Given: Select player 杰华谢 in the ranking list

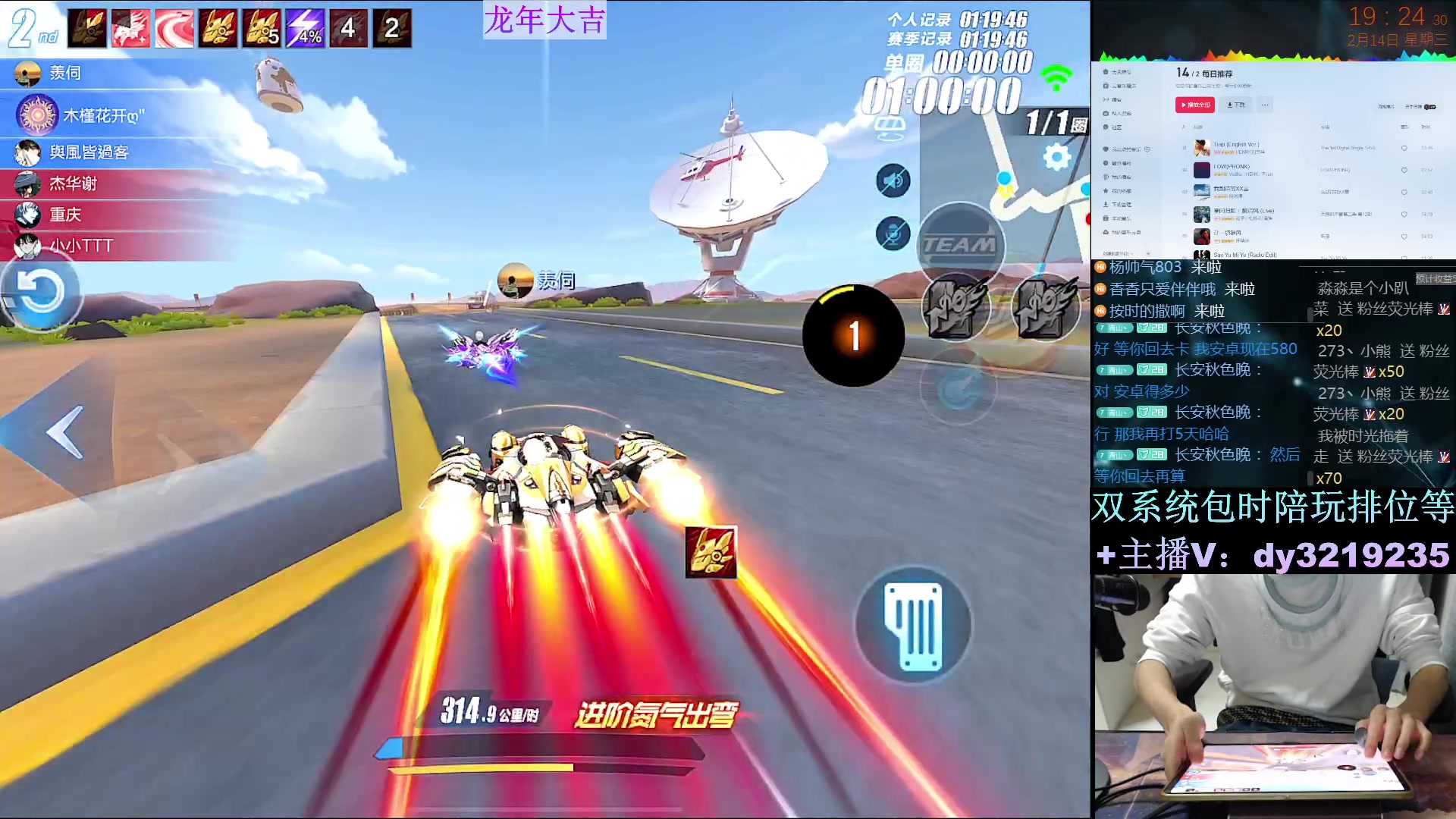Looking at the screenshot, I should click(73, 184).
